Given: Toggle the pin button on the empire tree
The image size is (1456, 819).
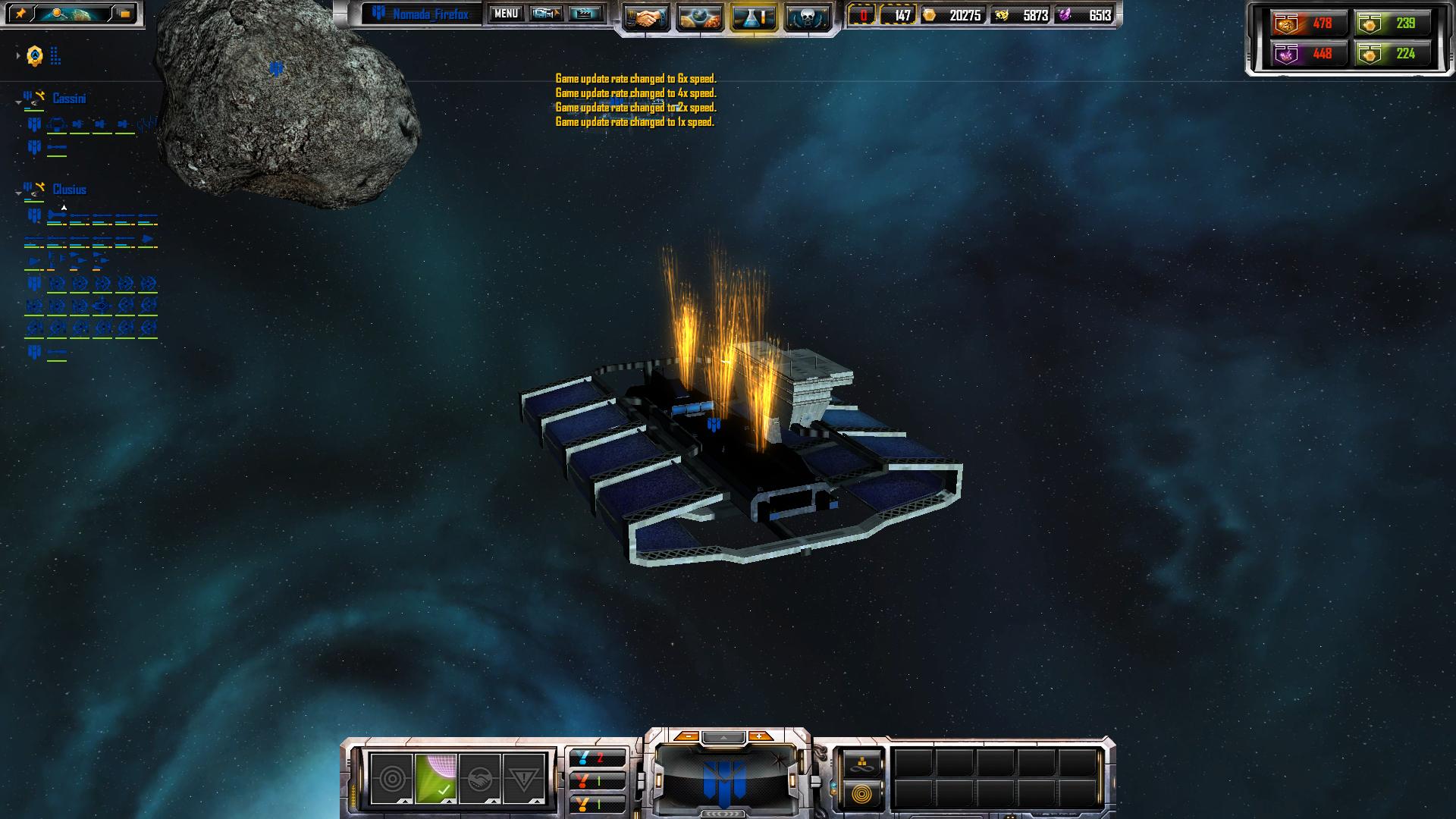Looking at the screenshot, I should 20,14.
